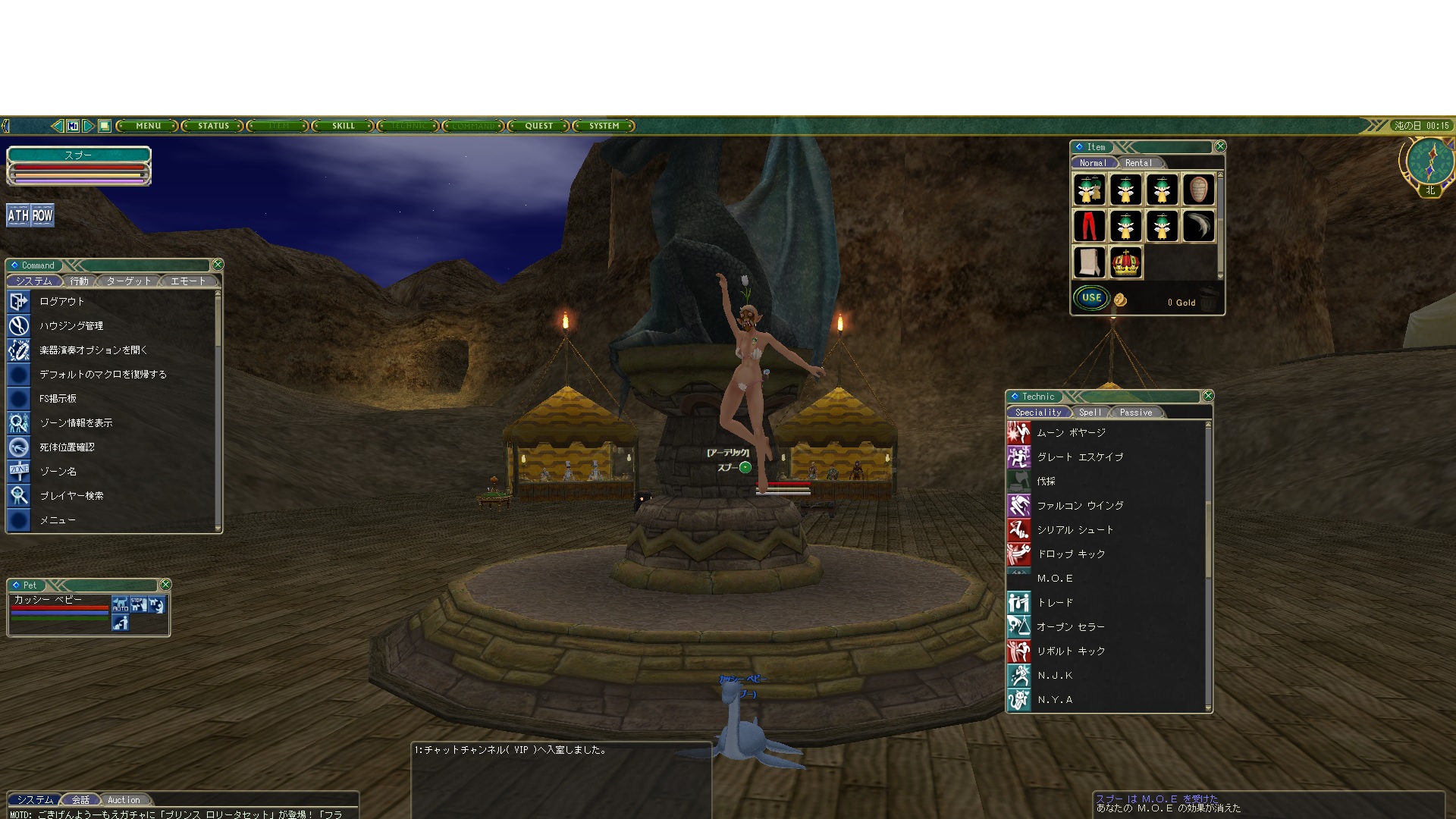Open the SKILL menu

344,126
